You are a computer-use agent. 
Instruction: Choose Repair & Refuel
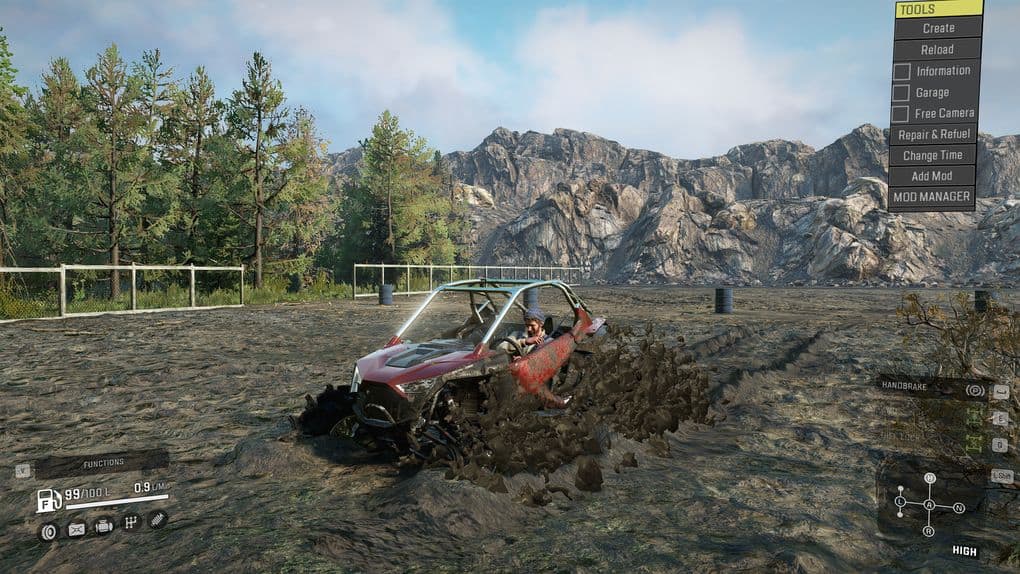932,134
